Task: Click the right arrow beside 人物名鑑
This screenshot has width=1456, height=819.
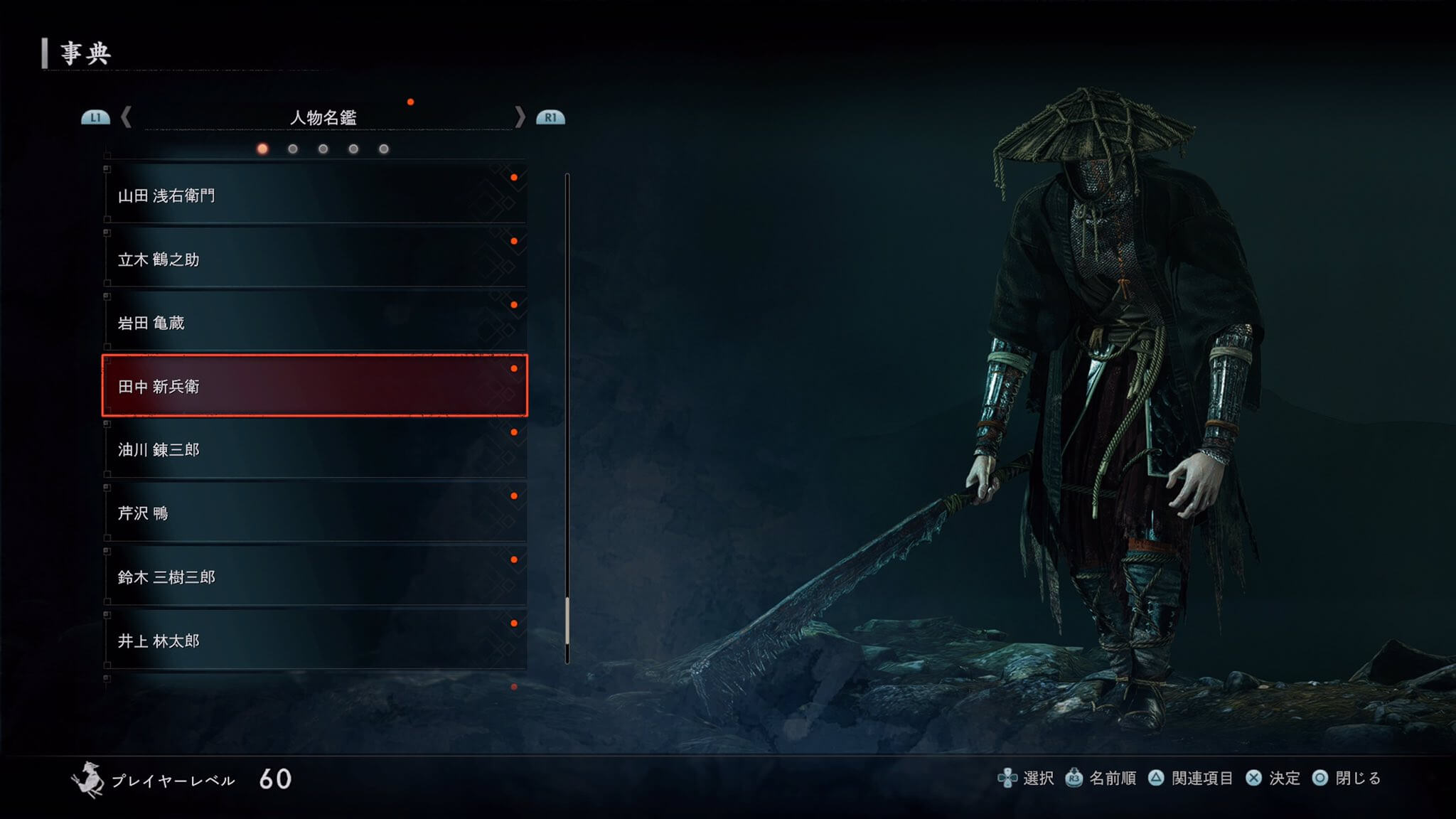Action: [x=520, y=117]
